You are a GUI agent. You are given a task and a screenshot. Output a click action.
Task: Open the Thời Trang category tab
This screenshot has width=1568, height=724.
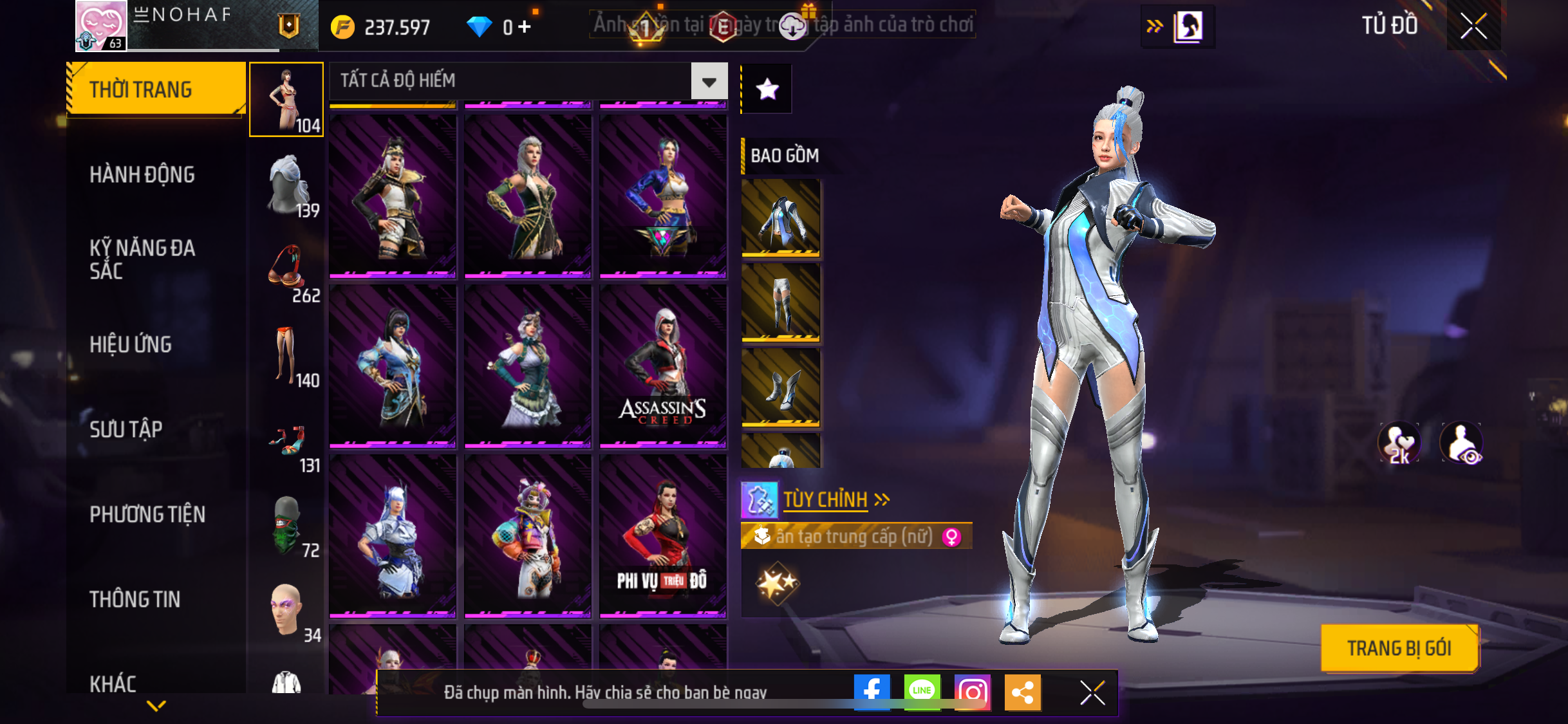(155, 89)
